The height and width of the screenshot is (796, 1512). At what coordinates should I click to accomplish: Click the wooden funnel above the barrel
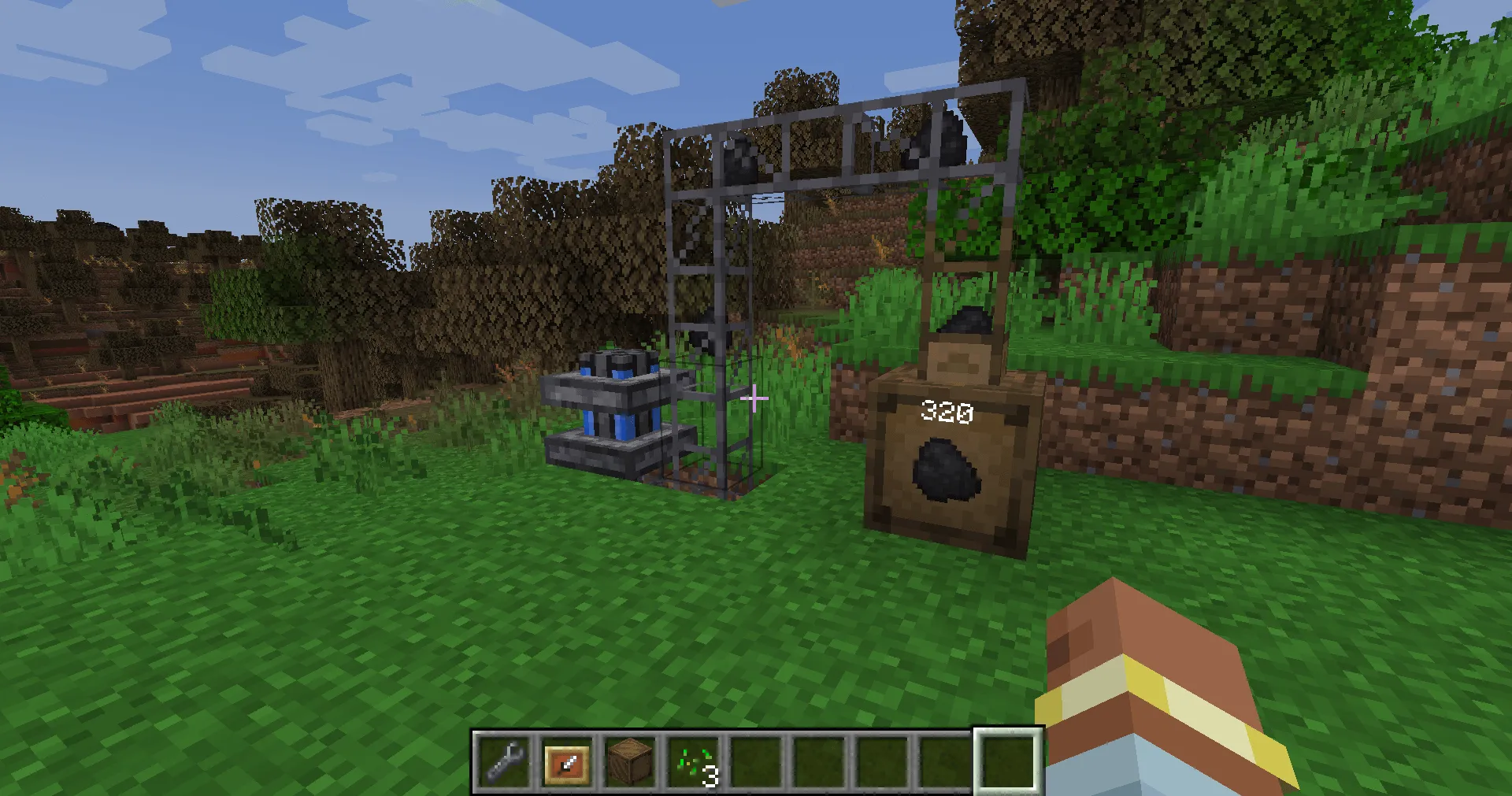(959, 358)
